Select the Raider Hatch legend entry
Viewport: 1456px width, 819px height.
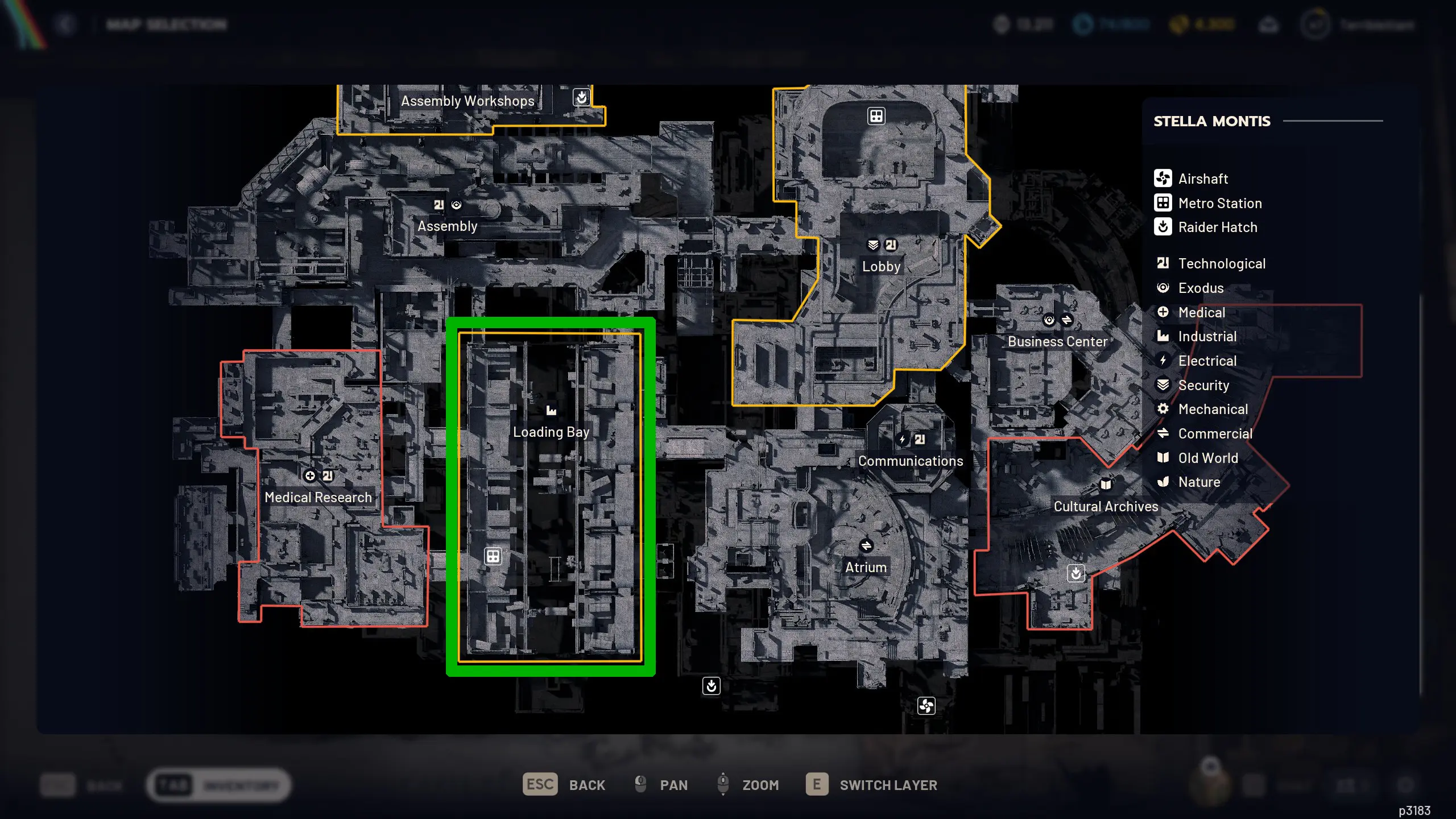tap(1217, 227)
